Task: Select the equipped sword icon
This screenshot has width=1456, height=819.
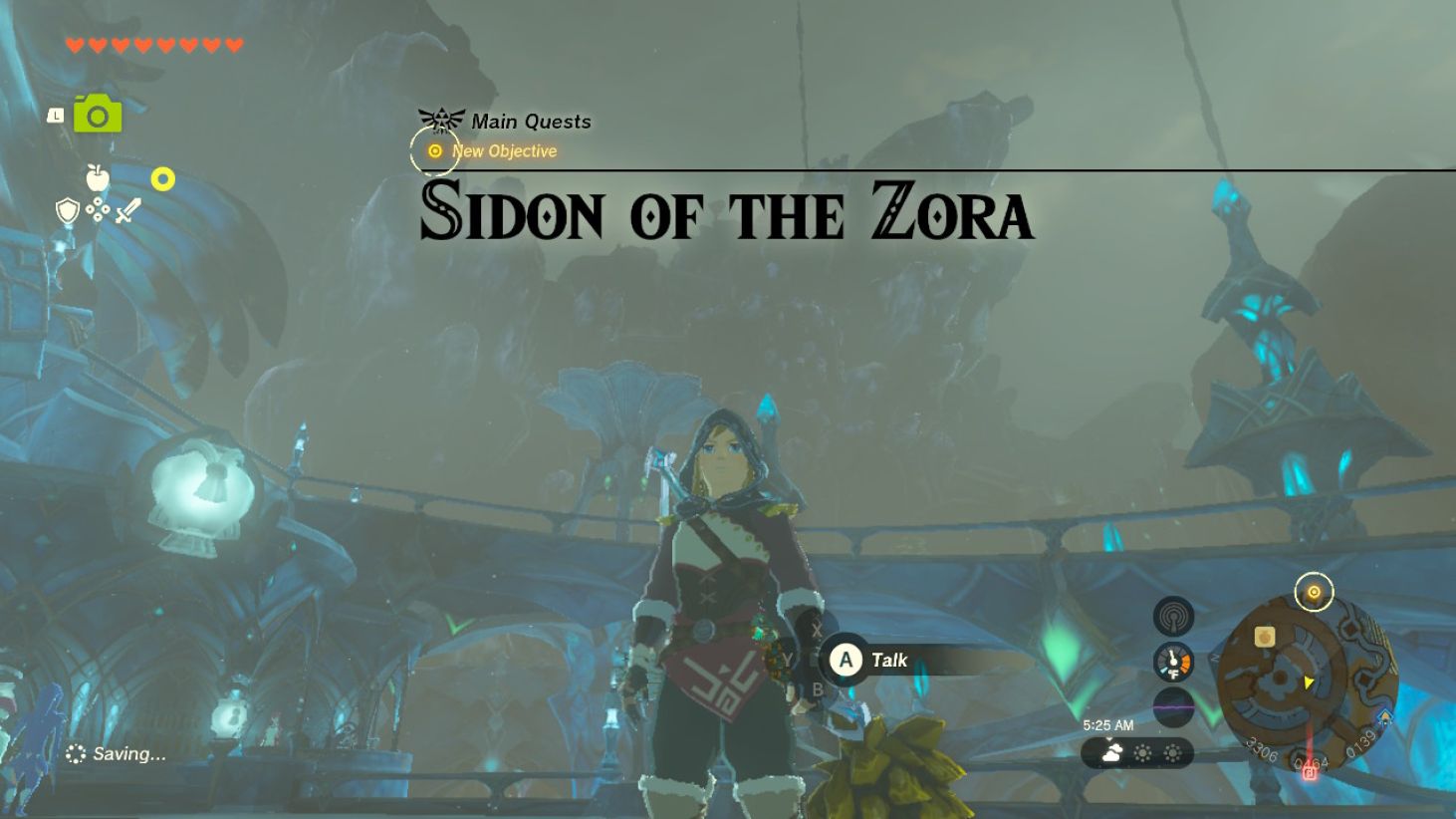Action: tap(127, 211)
